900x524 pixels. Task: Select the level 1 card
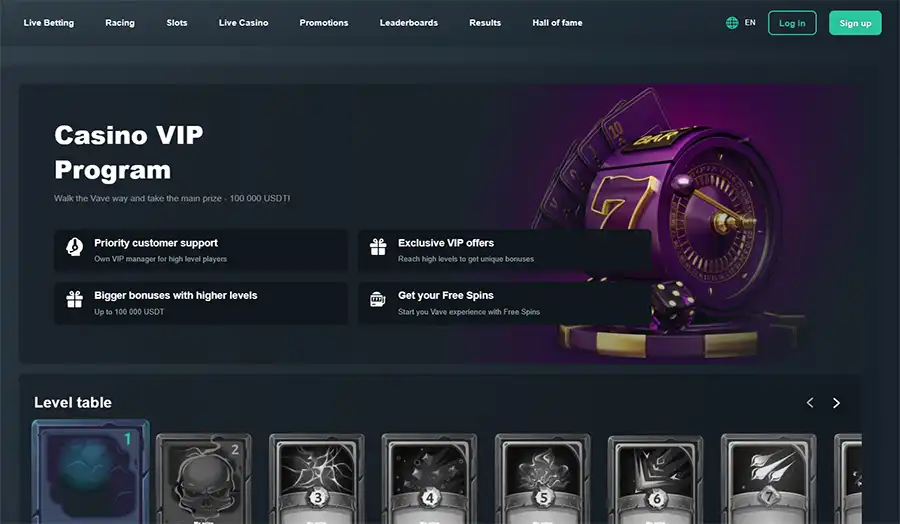click(x=90, y=474)
